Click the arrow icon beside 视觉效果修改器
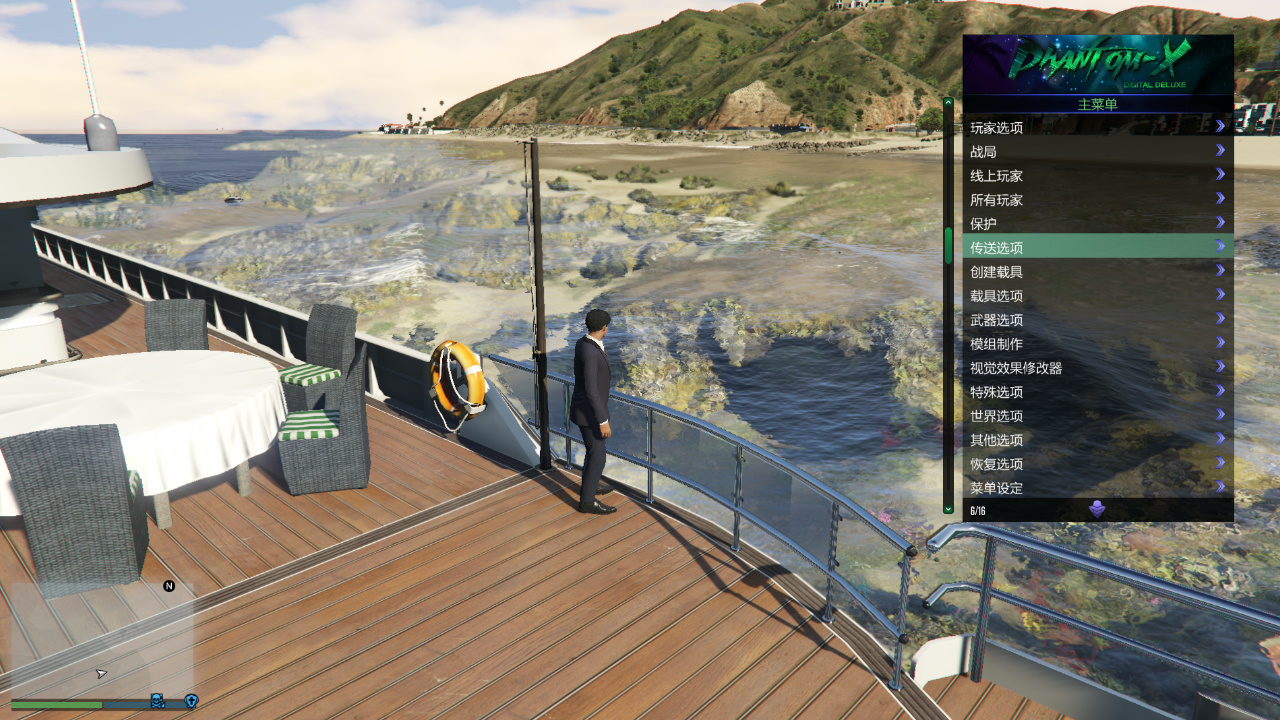 click(1220, 367)
